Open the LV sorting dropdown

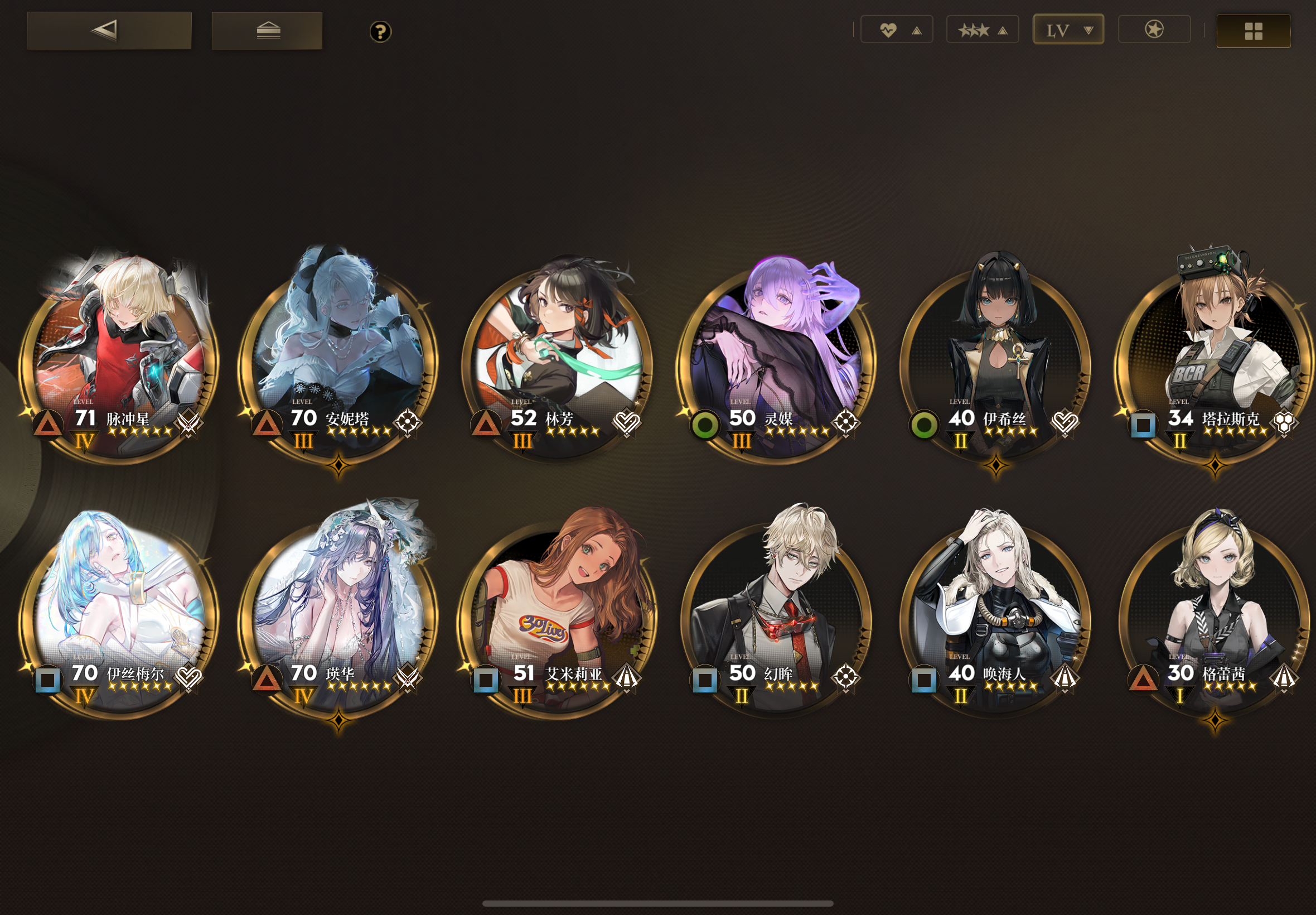1068,28
